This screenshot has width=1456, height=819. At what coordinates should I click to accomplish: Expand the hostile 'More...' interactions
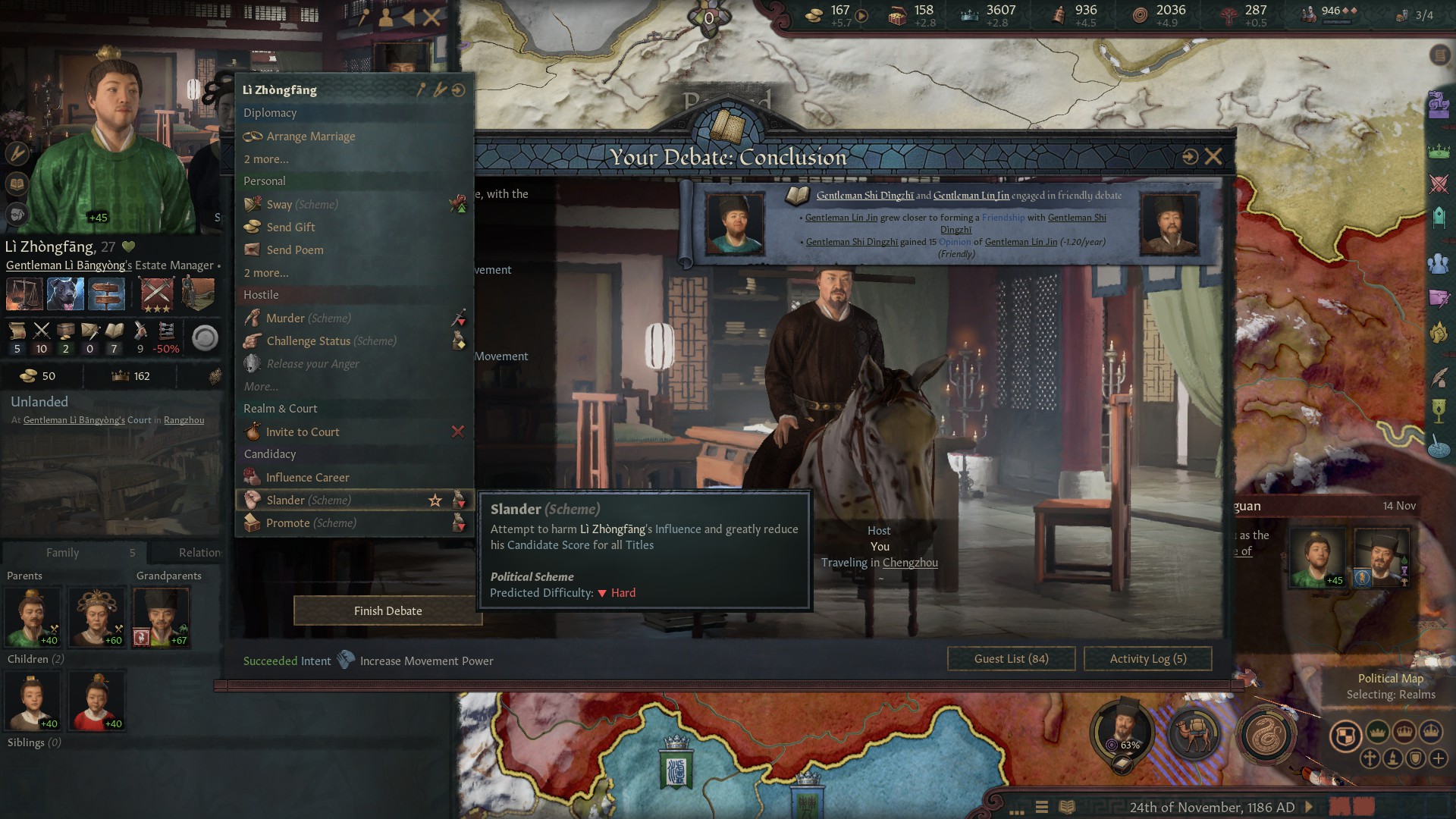click(x=261, y=387)
